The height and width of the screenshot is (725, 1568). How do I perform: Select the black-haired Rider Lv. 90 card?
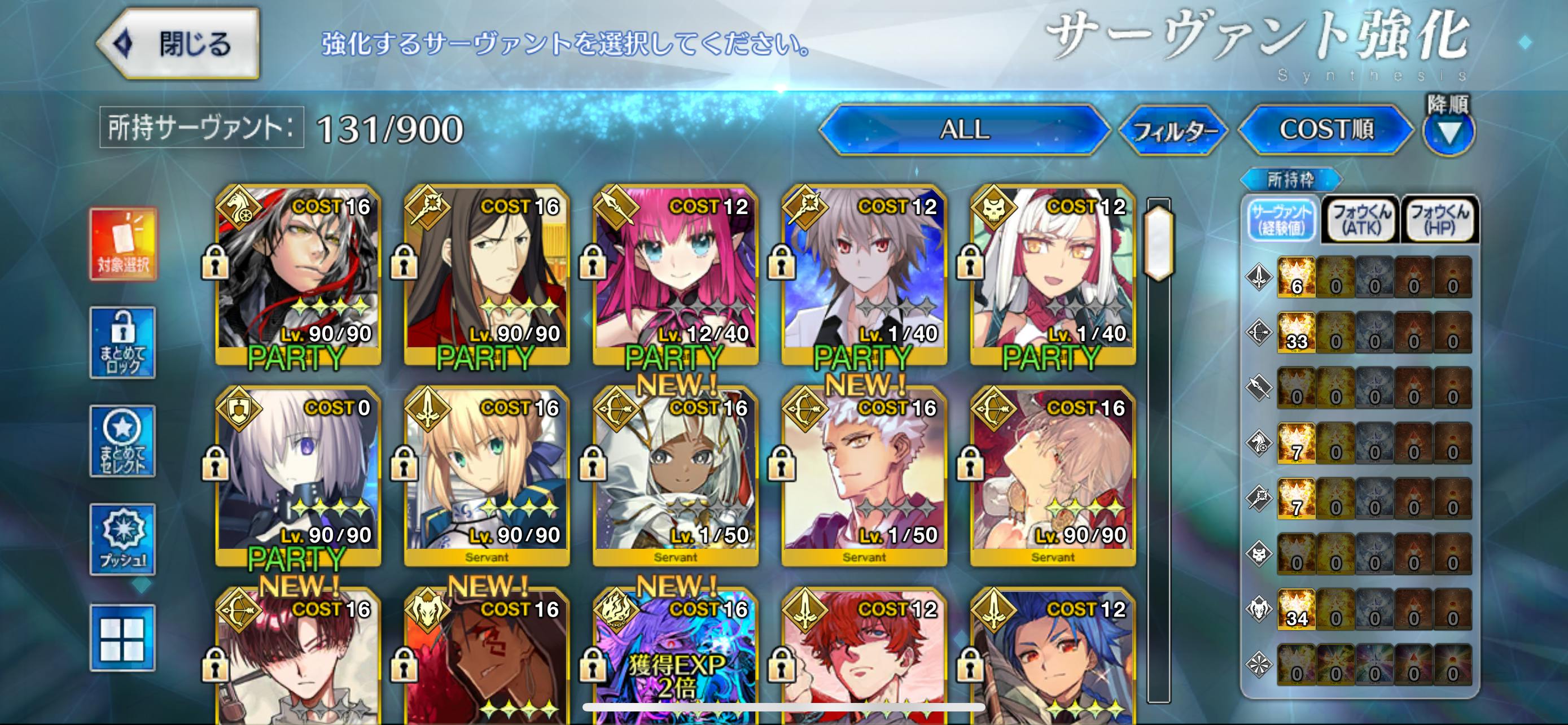[x=298, y=274]
